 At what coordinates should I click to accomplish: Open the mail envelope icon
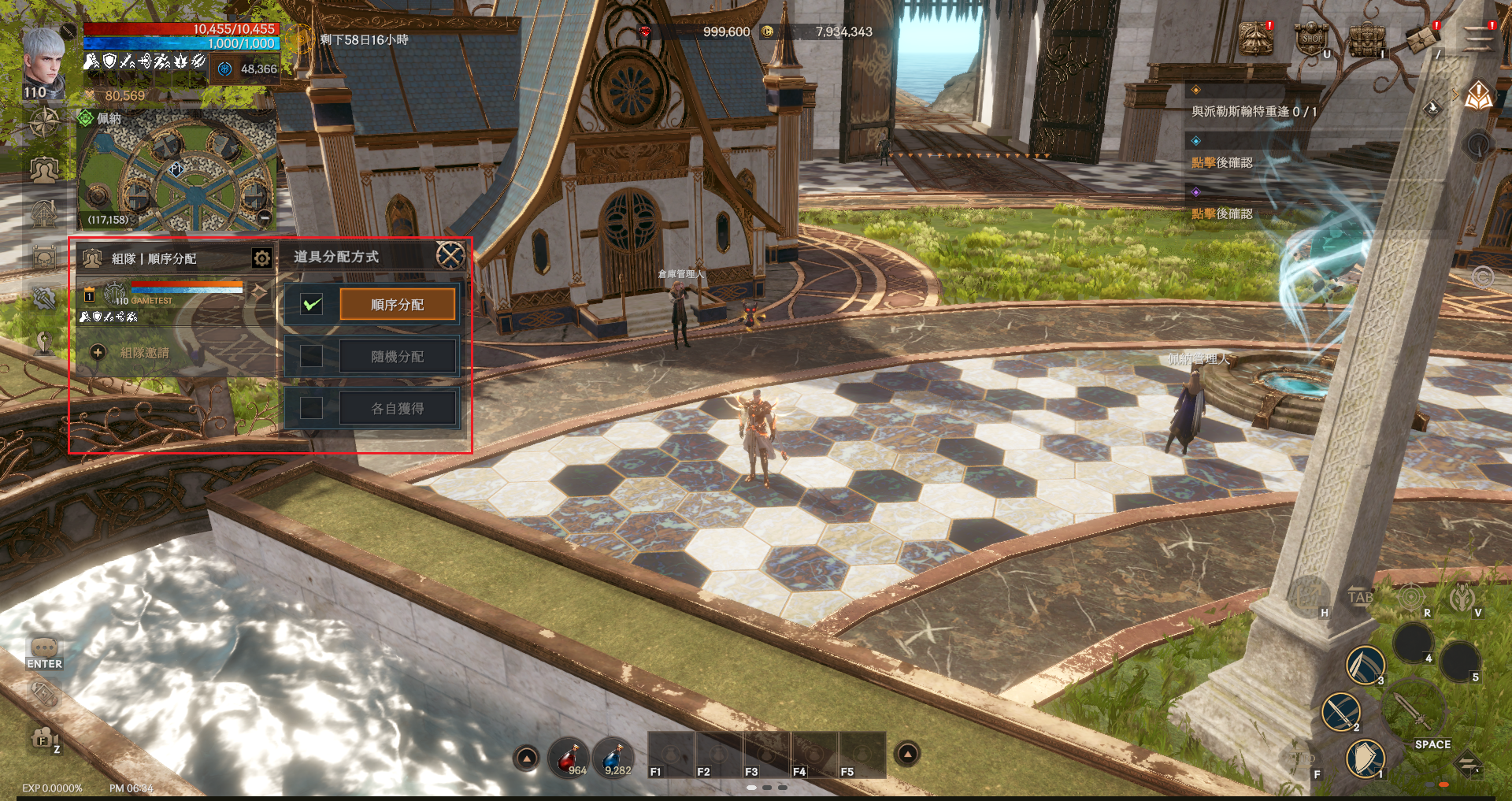[1421, 39]
